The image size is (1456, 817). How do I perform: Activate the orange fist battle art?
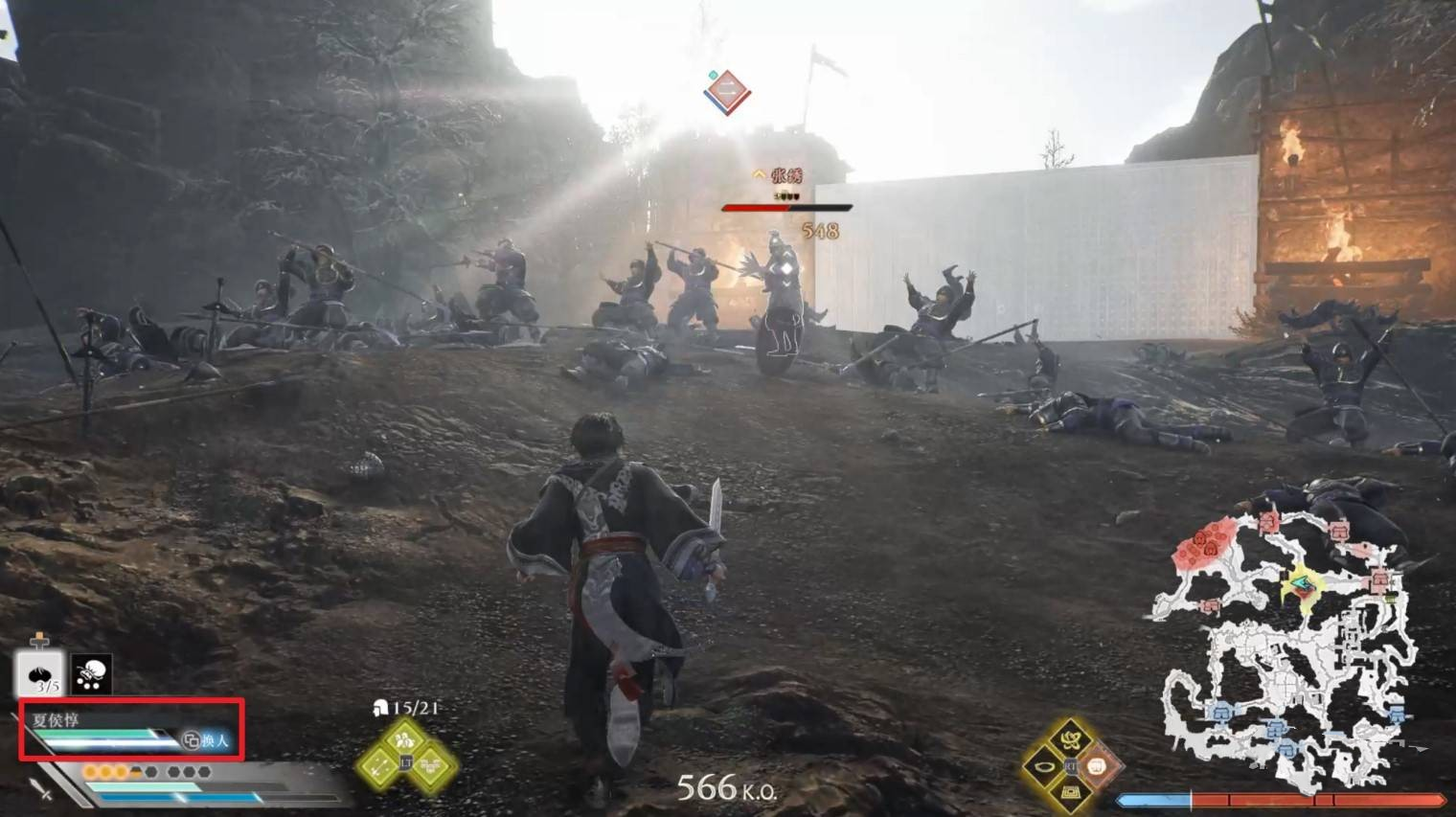point(1098,766)
